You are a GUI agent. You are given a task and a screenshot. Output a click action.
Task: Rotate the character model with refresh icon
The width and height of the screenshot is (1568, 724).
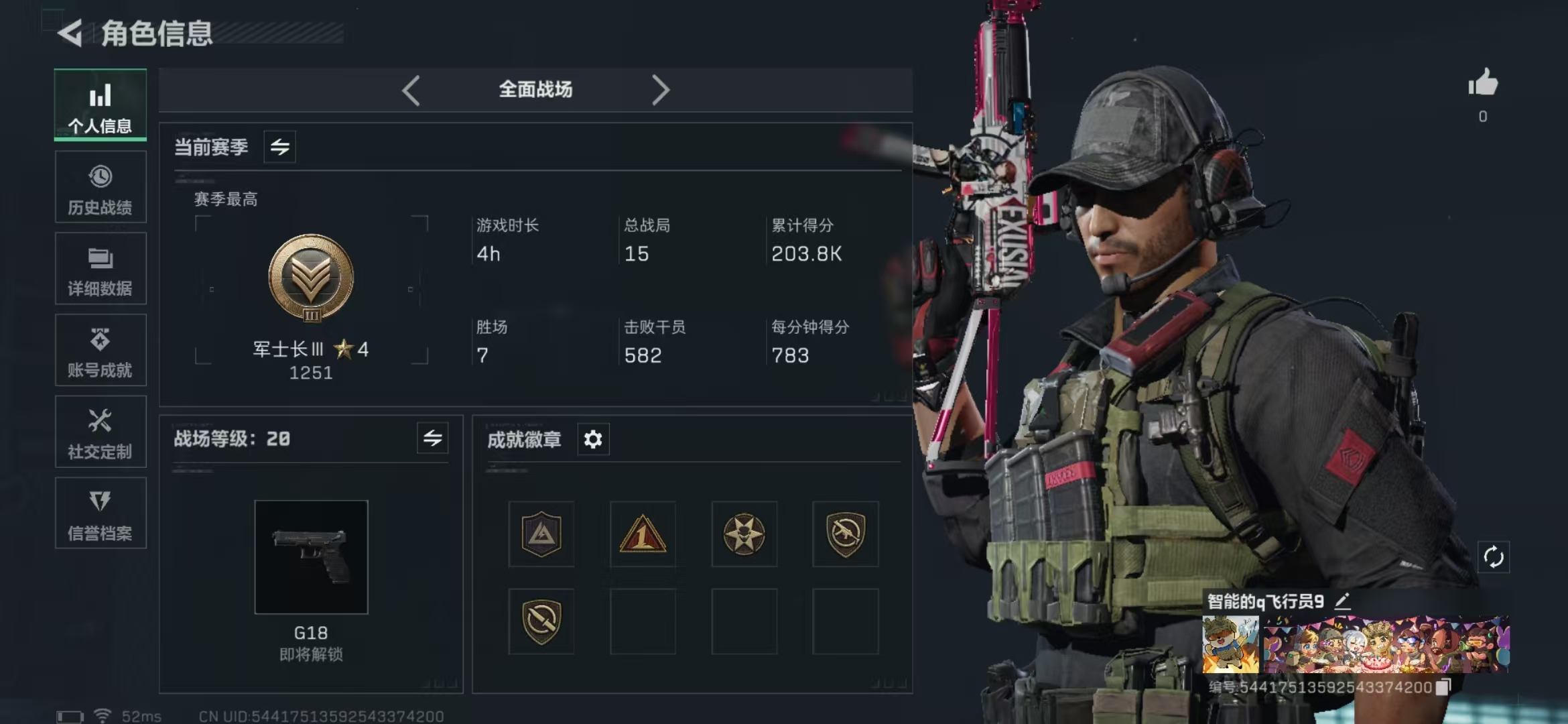(1494, 557)
